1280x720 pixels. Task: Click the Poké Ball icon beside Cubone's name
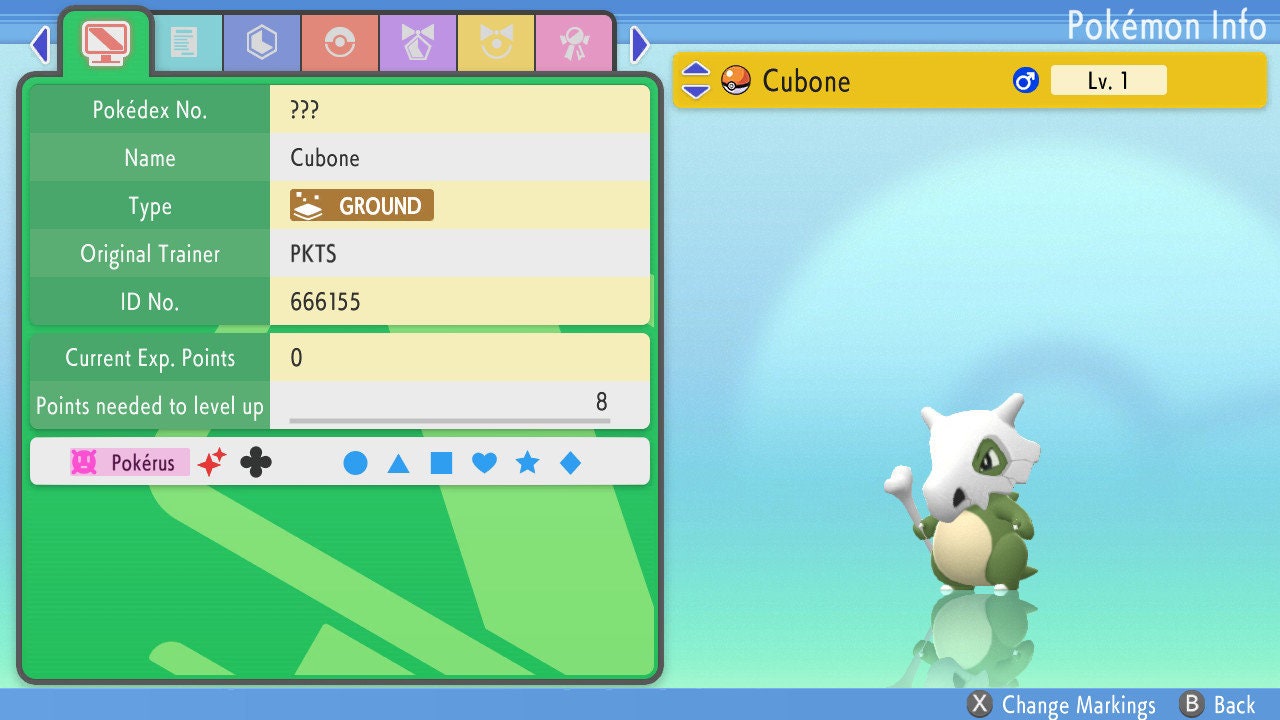point(735,80)
